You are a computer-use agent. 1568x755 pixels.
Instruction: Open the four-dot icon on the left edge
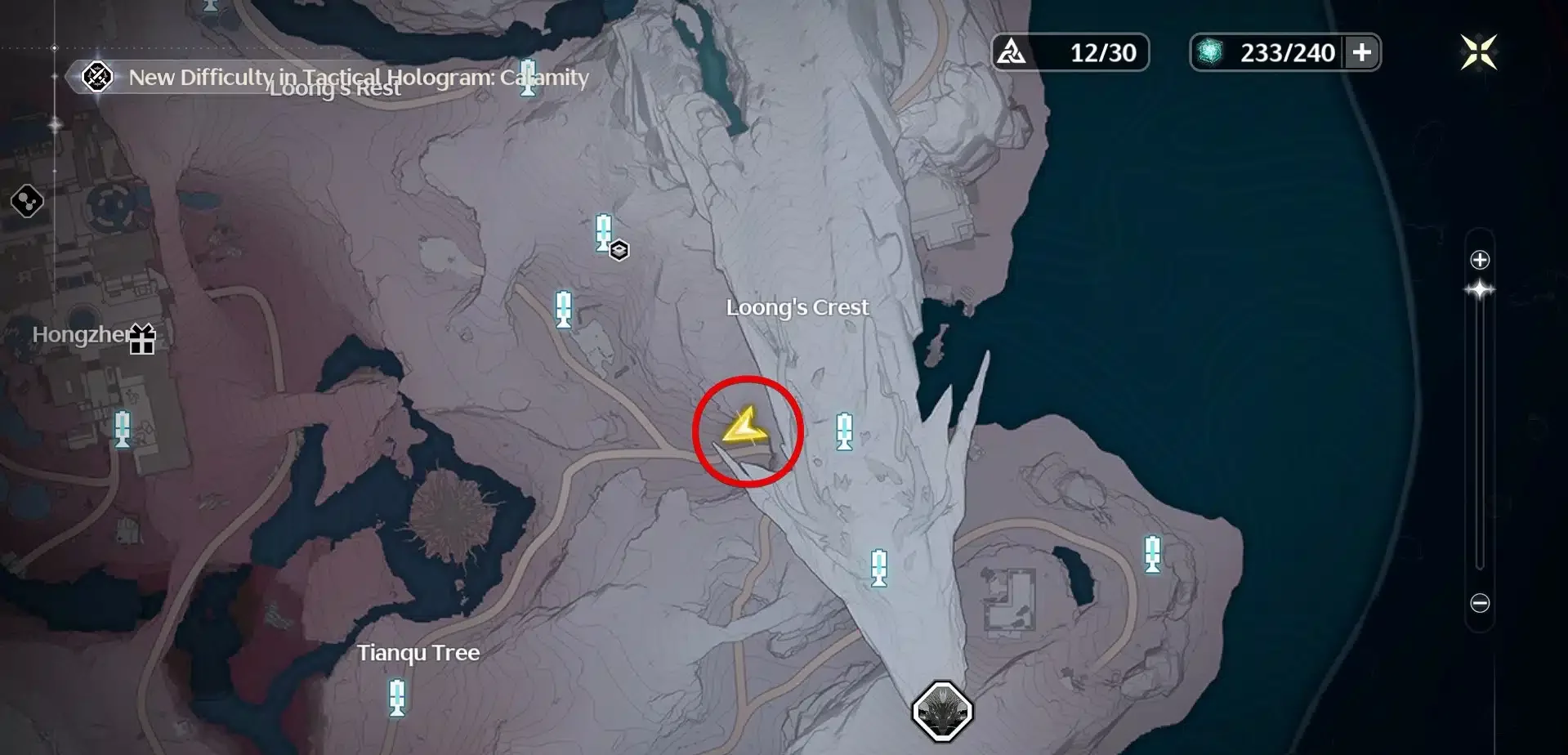click(26, 202)
